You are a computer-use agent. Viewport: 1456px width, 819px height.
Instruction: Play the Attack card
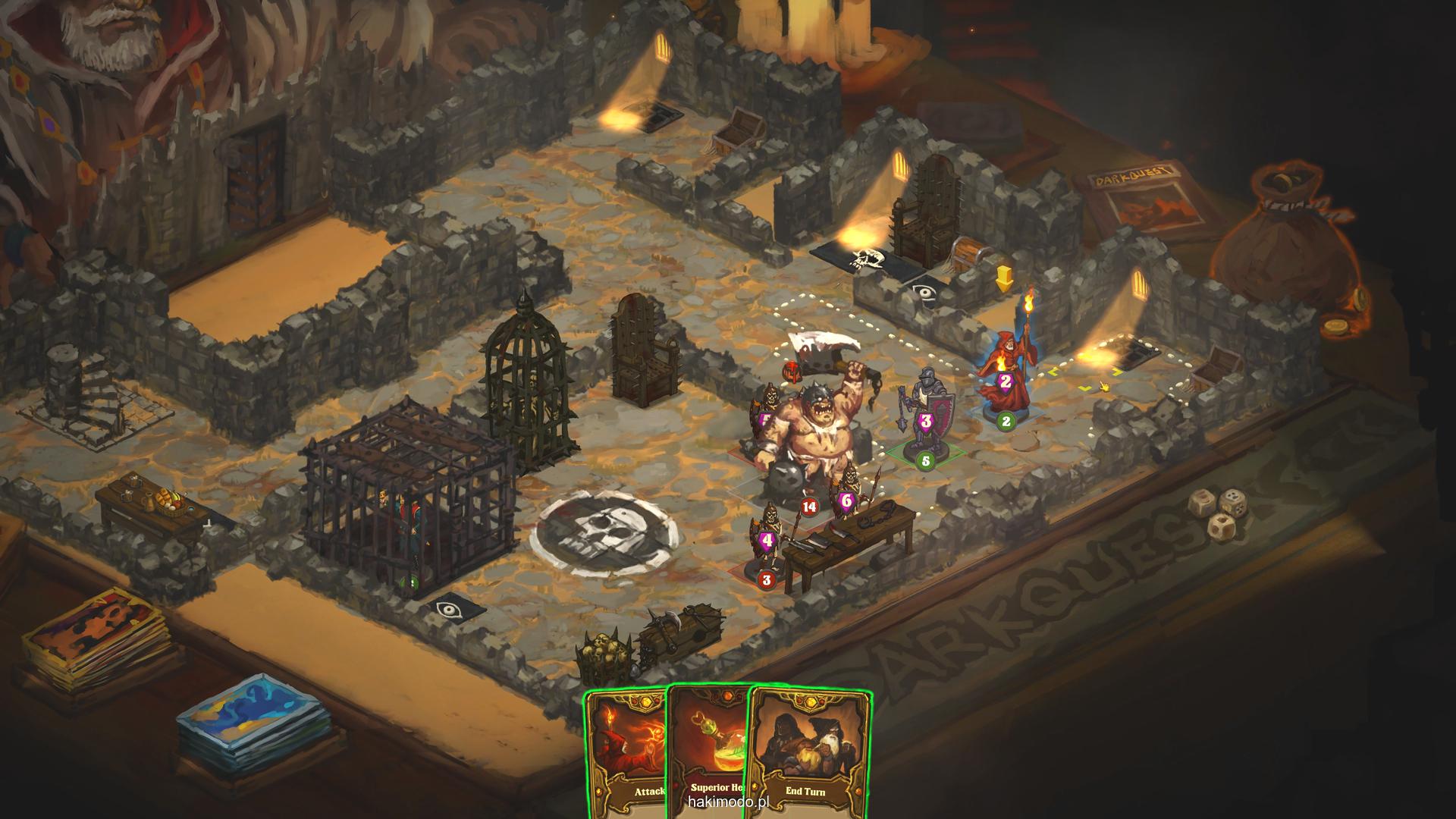(626, 751)
